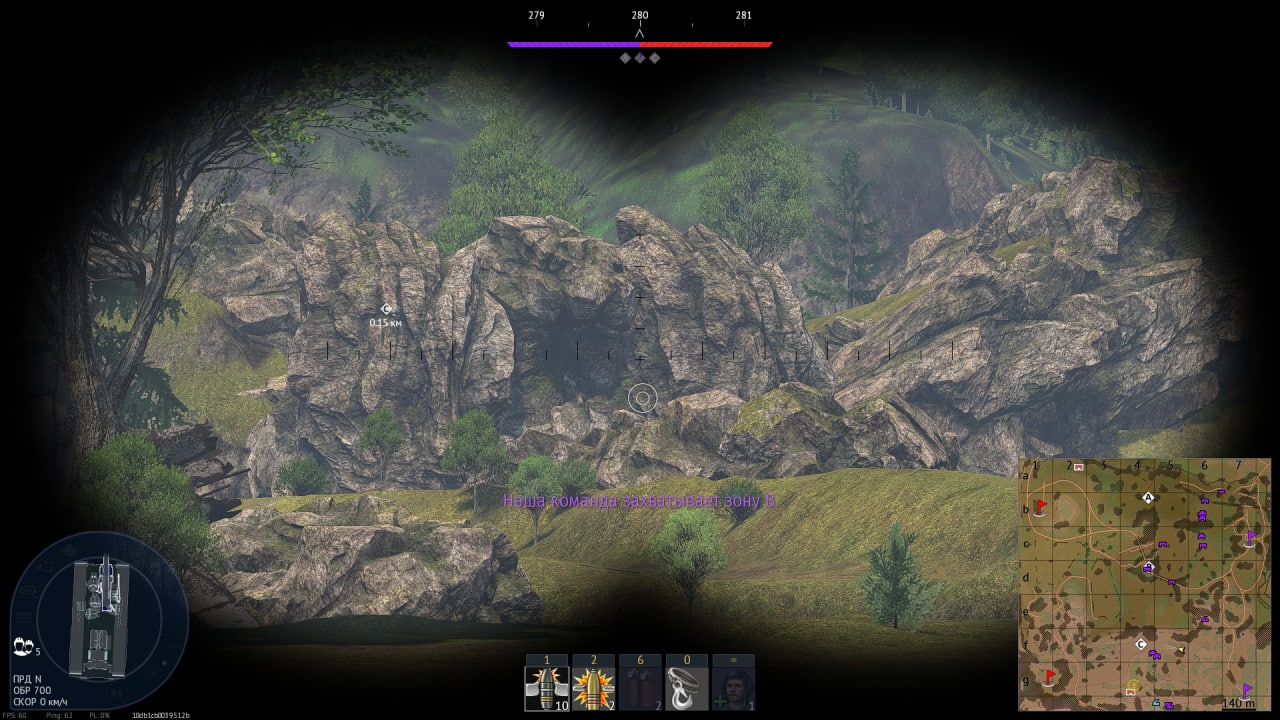The image size is (1280, 720).
Task: Select the crew replenishment portrait slot
Action: 733,688
